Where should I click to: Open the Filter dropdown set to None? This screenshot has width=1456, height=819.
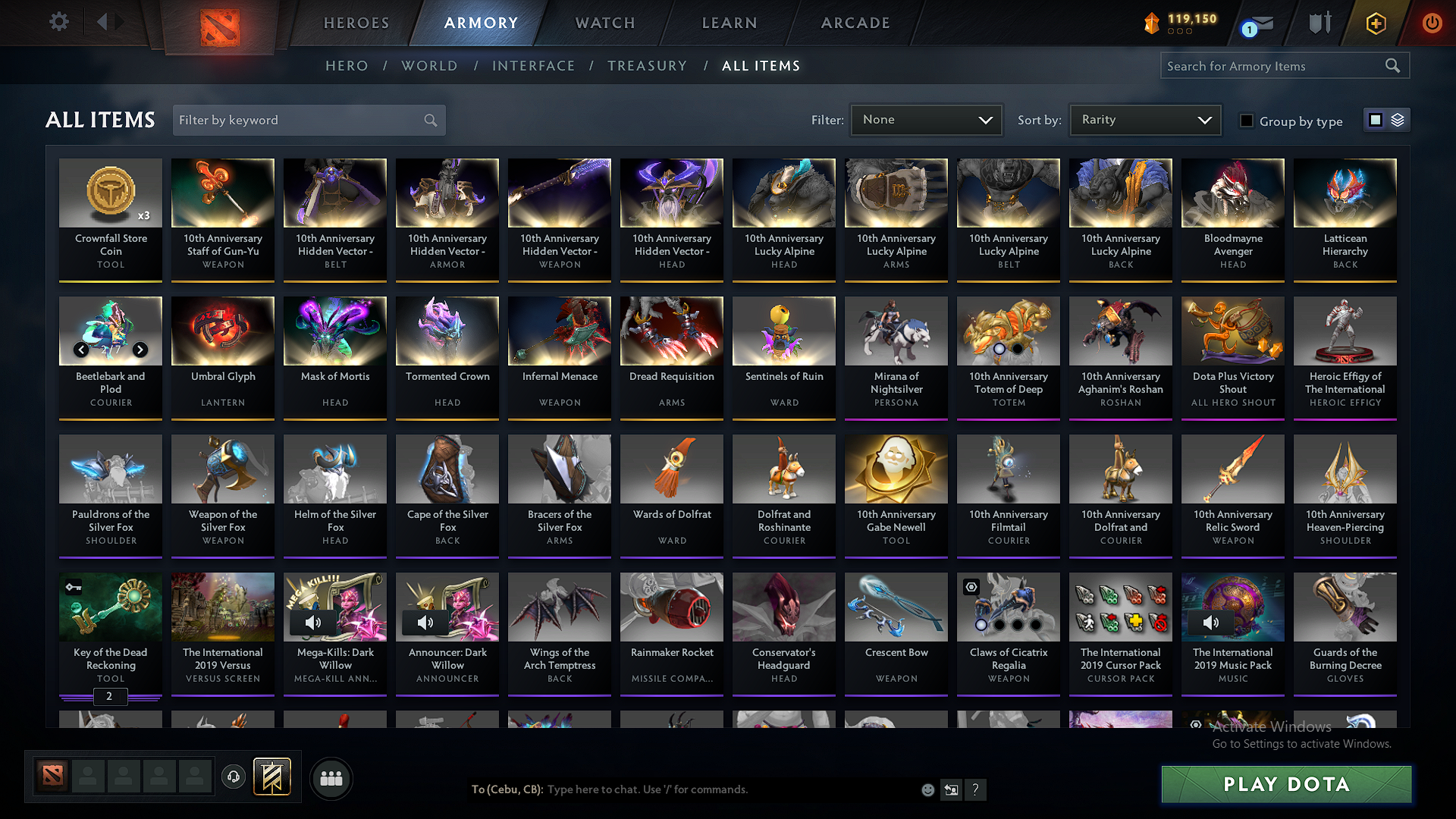tap(926, 119)
